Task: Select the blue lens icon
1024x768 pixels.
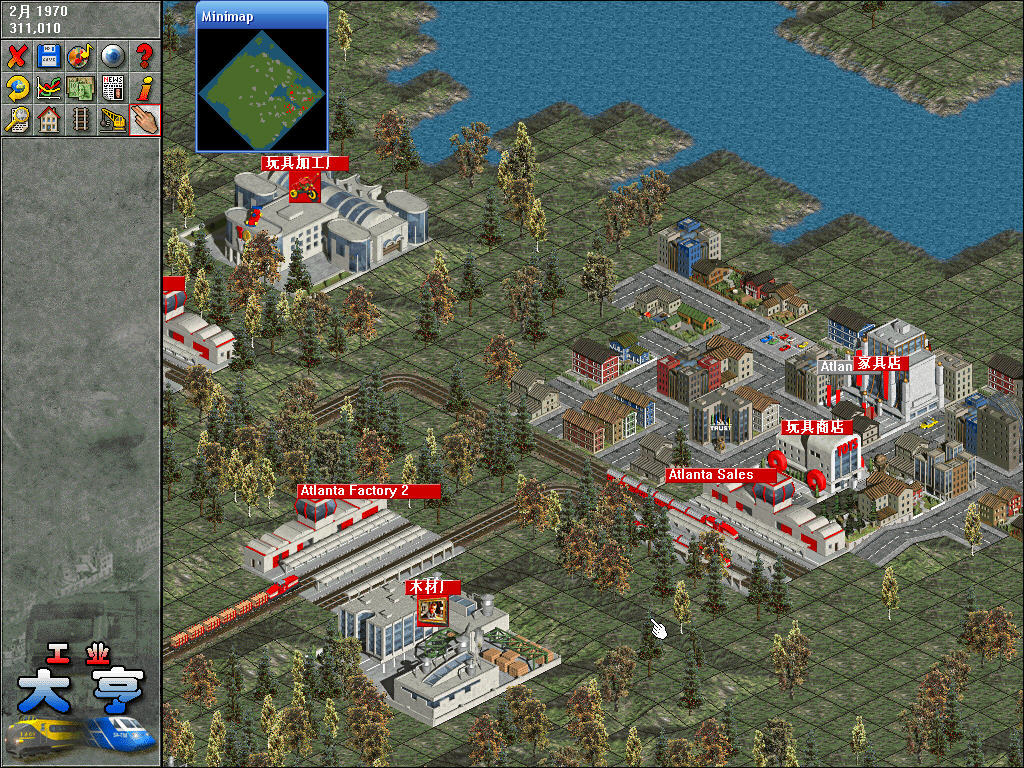Action: [x=112, y=55]
